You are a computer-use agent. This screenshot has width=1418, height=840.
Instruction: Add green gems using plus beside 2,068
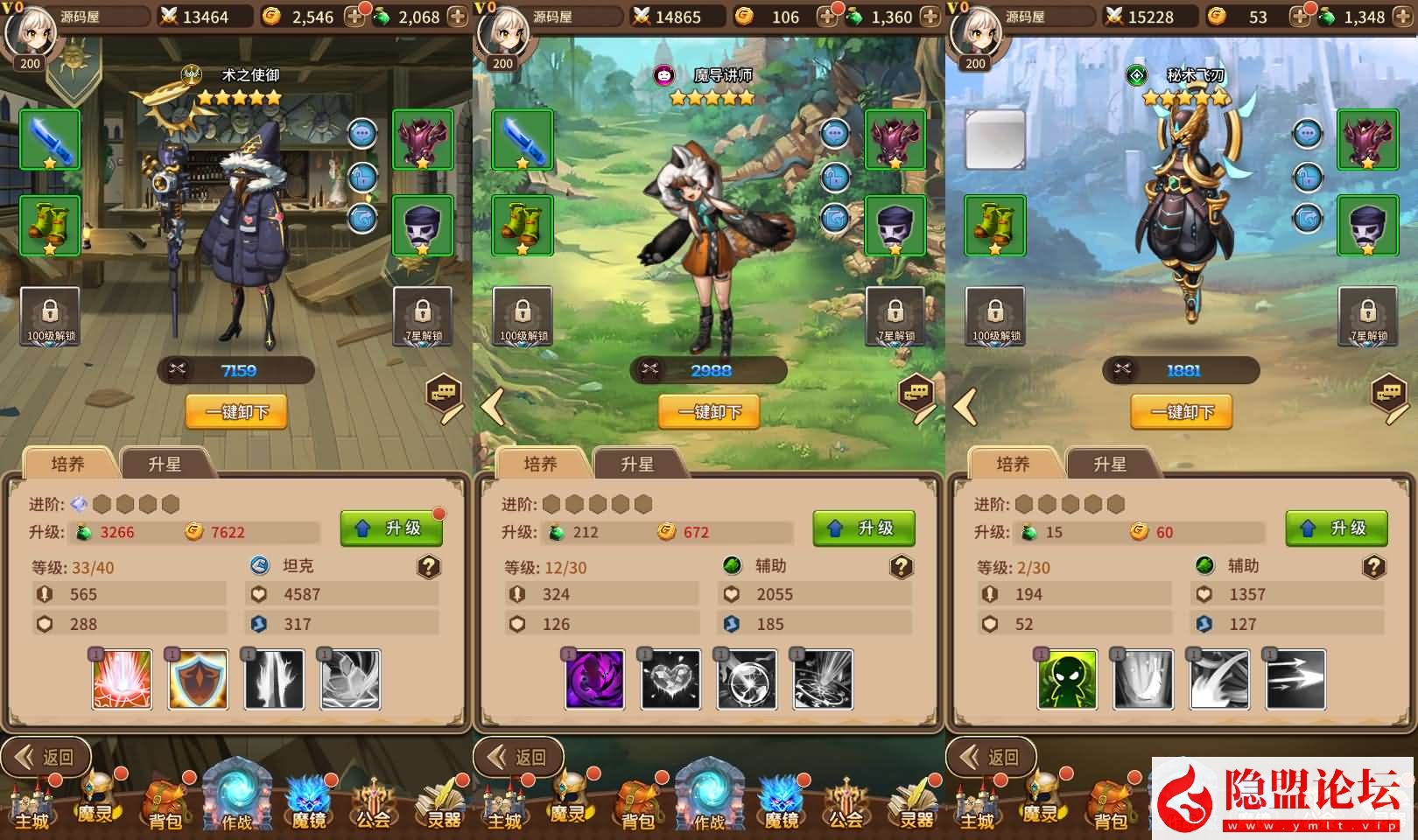click(458, 17)
